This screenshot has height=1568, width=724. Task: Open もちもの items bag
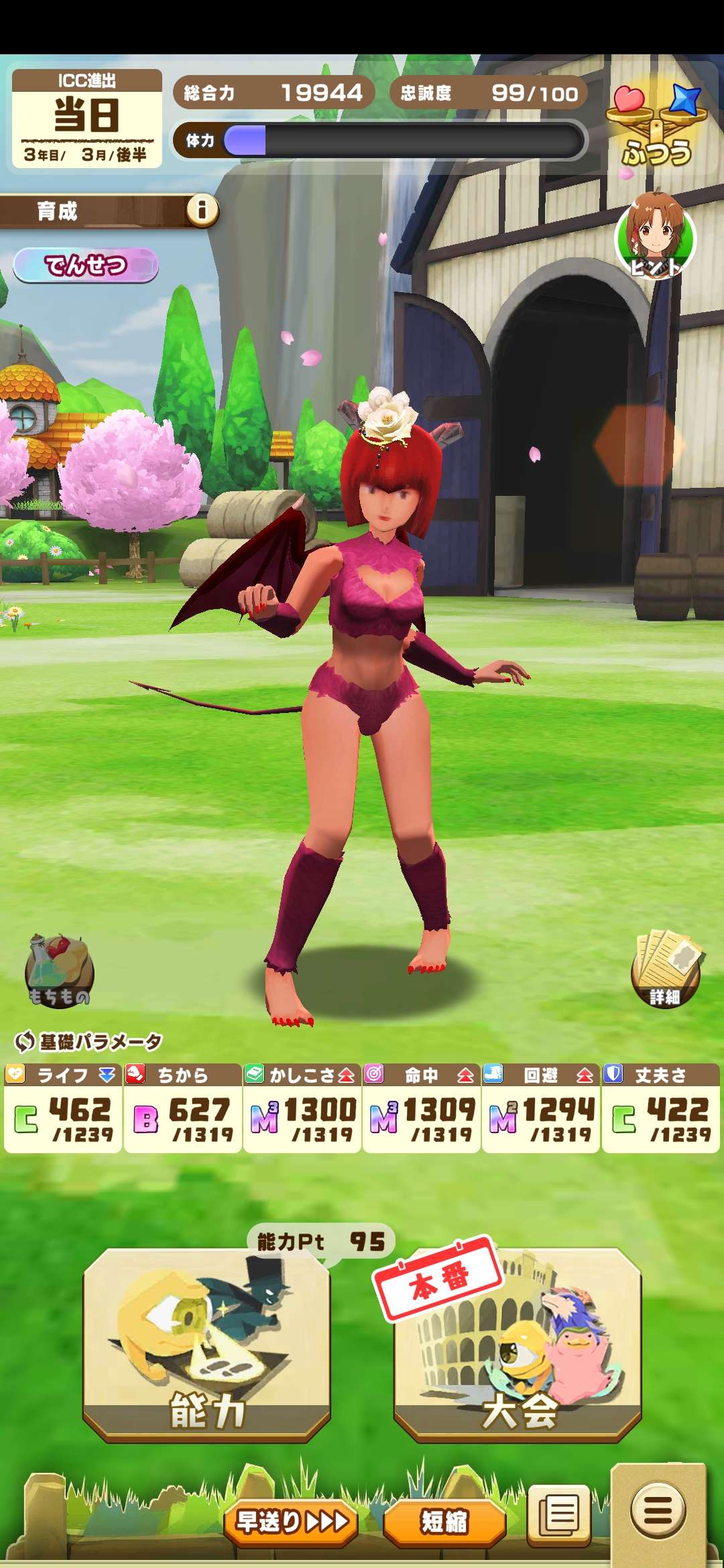(x=59, y=972)
